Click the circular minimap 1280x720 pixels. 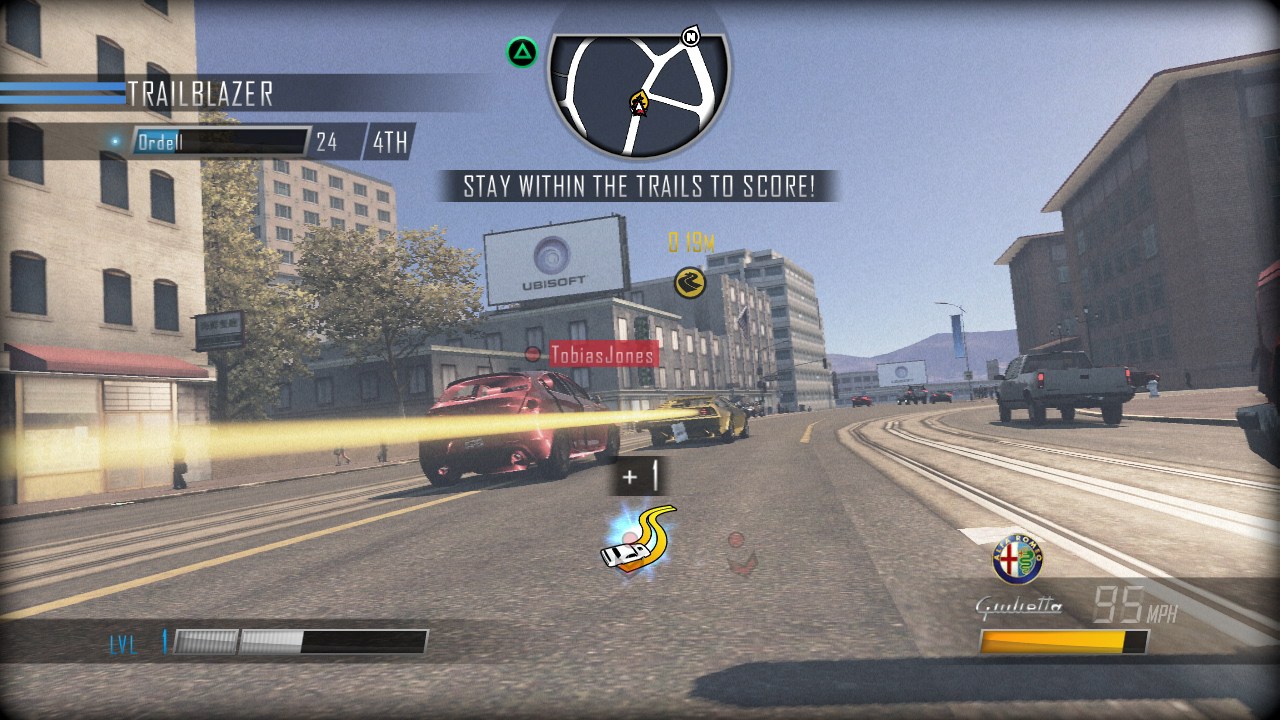[639, 90]
